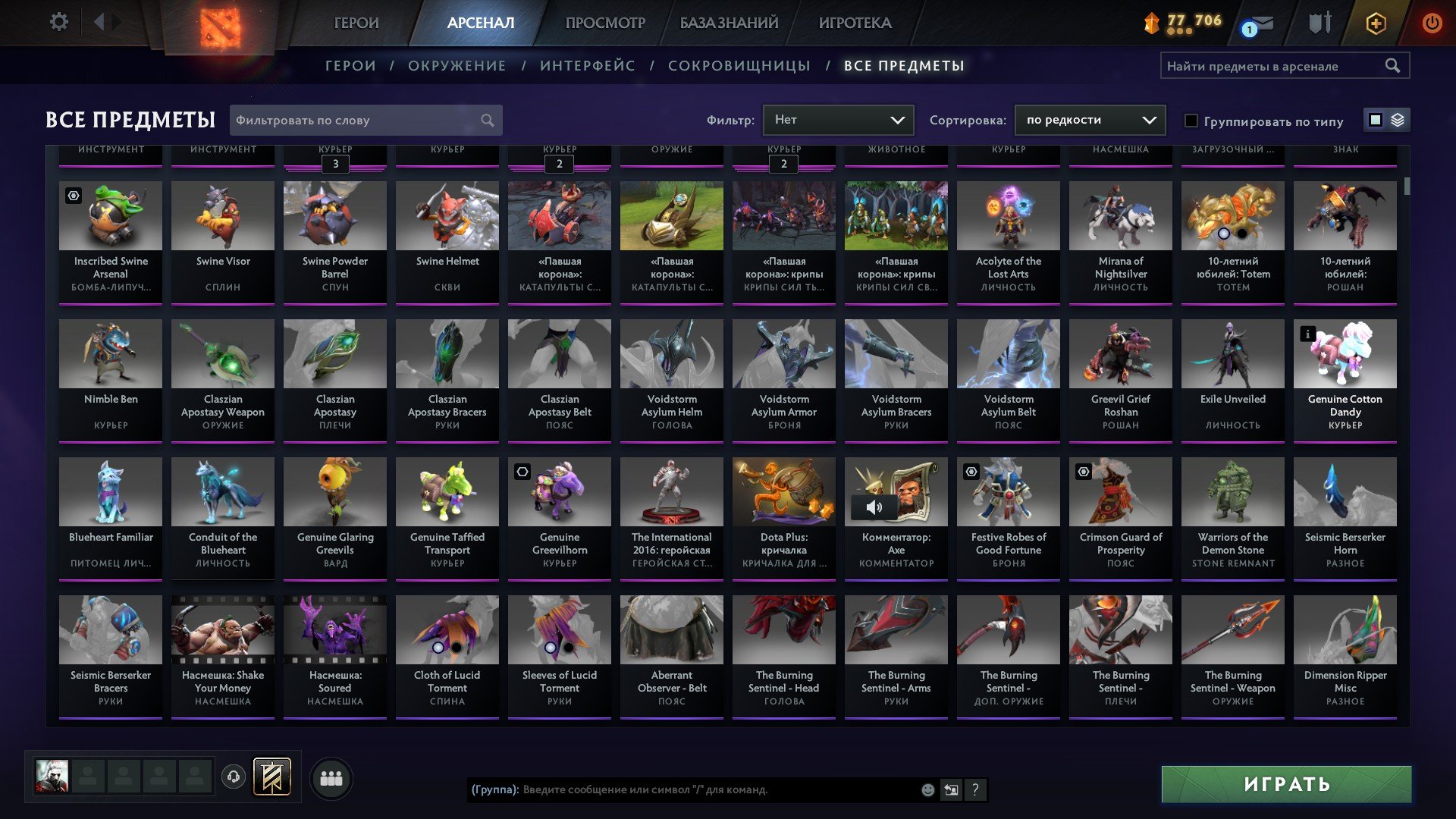Click the armory battle pass shield icon
1456x819 pixels.
[x=1319, y=23]
